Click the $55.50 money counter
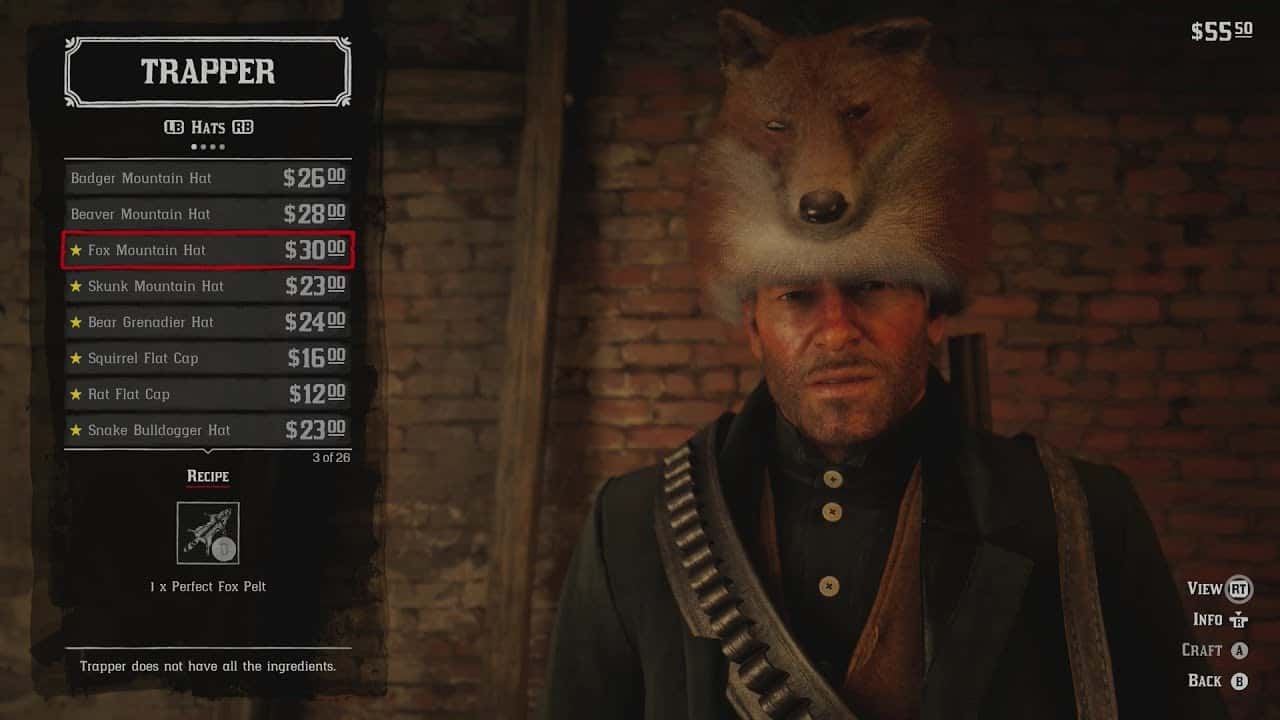The height and width of the screenshot is (720, 1280). pyautogui.click(x=1222, y=30)
